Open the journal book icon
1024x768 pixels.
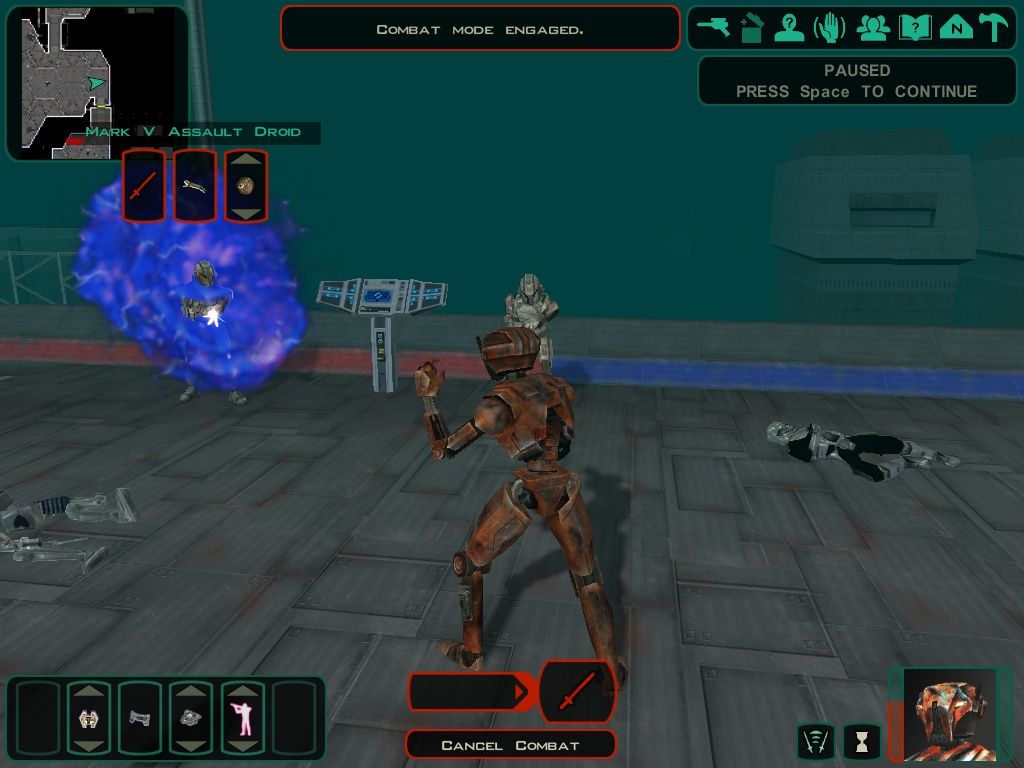point(914,28)
